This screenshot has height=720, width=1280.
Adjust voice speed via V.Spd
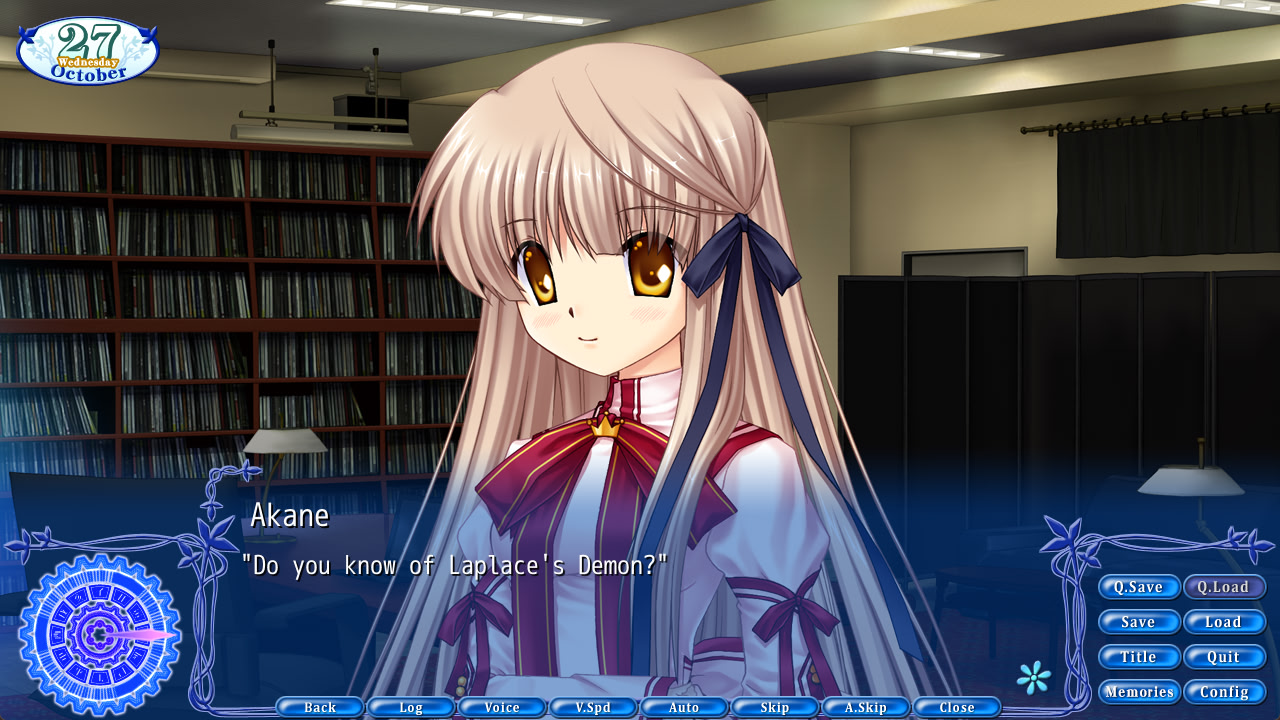pos(593,706)
